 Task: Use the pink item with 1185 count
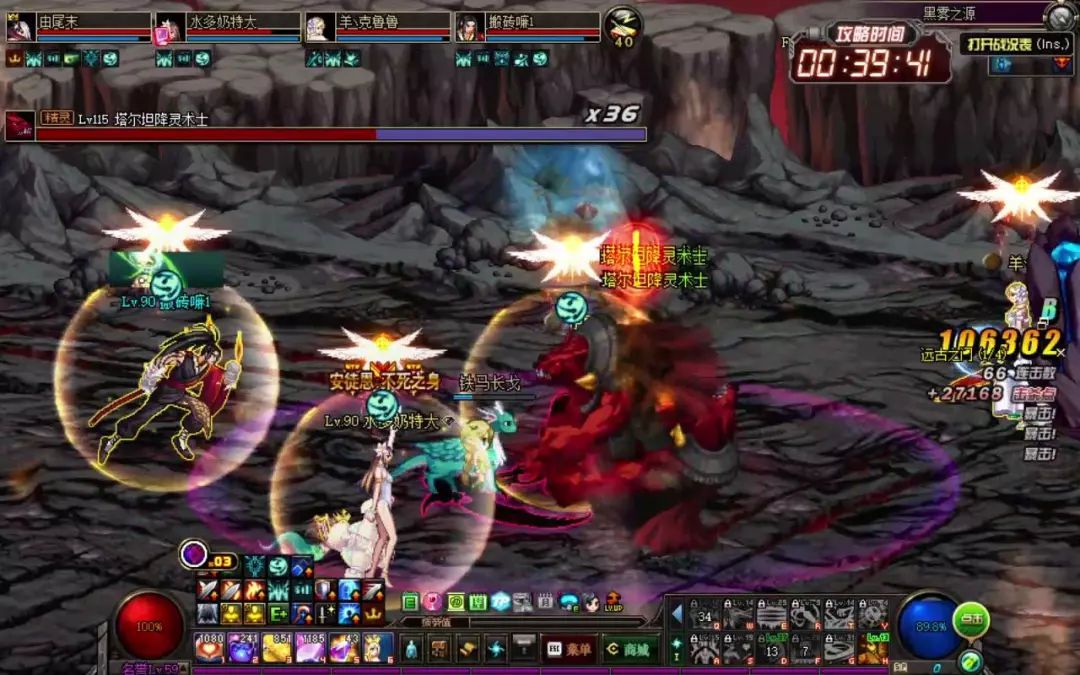311,648
